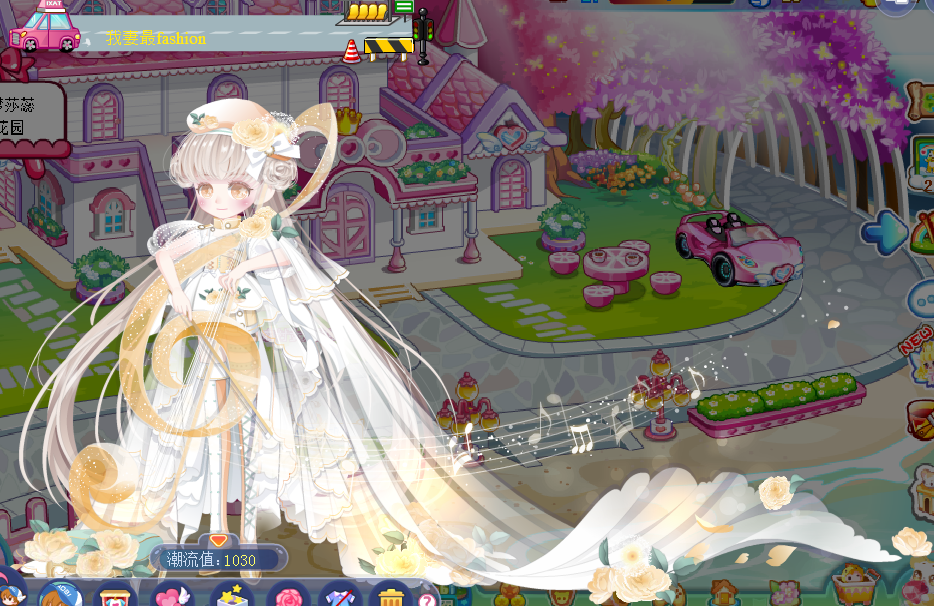The height and width of the screenshot is (606, 934).
Task: Collapse the trend value panel arrow
Action: (x=218, y=540)
